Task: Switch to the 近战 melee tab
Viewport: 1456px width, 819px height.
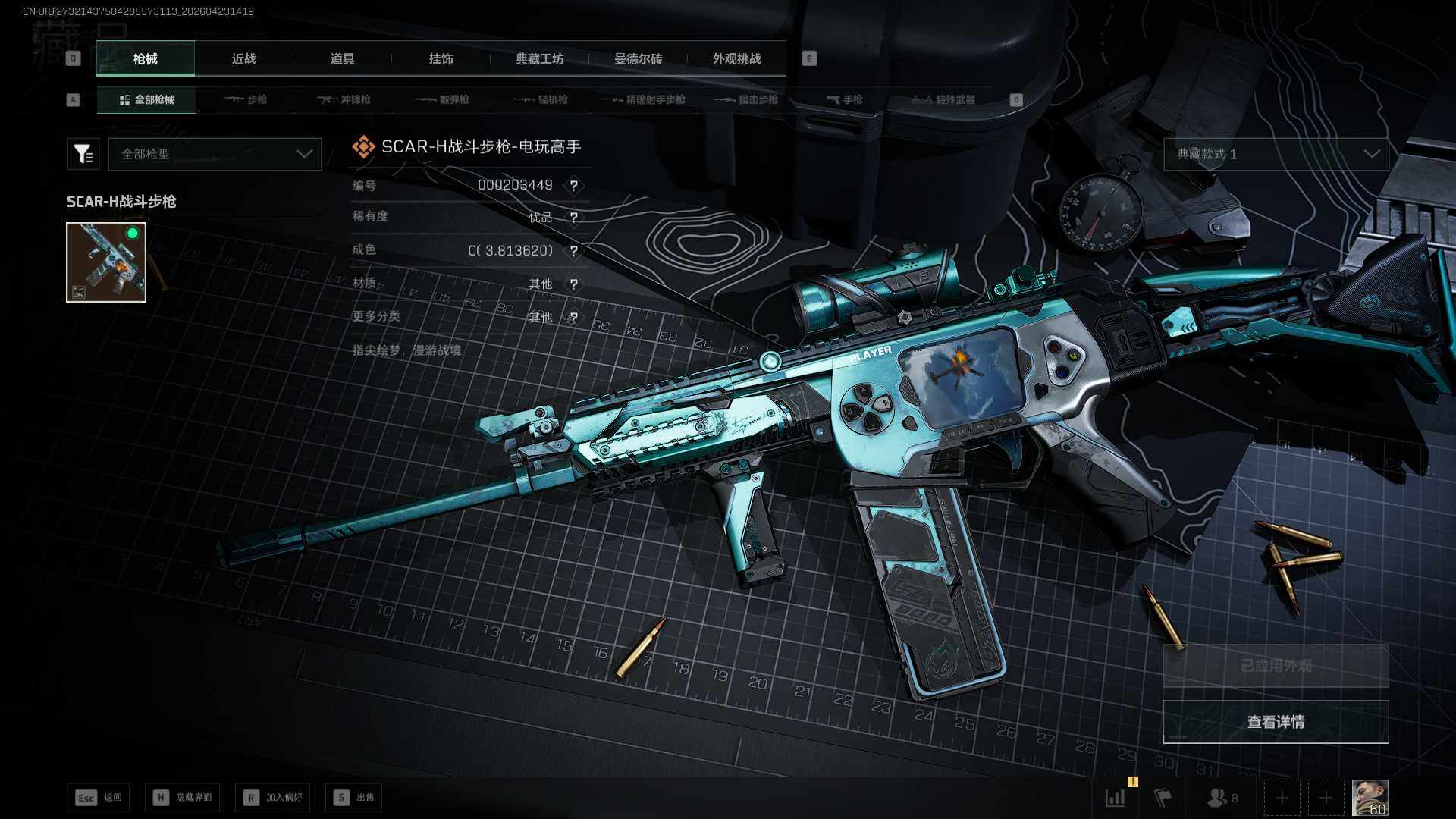Action: pyautogui.click(x=243, y=58)
